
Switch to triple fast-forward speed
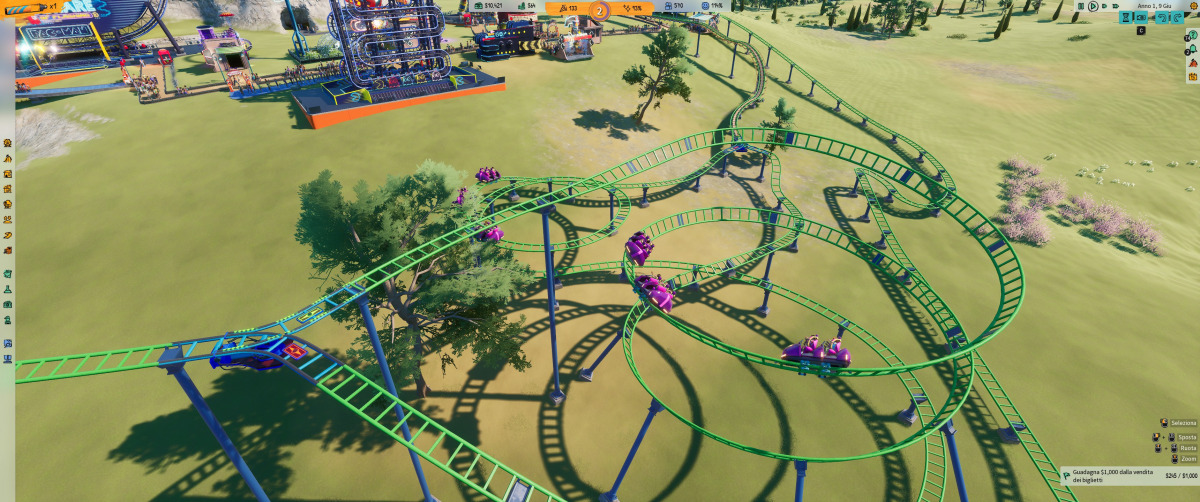[x=1116, y=6]
